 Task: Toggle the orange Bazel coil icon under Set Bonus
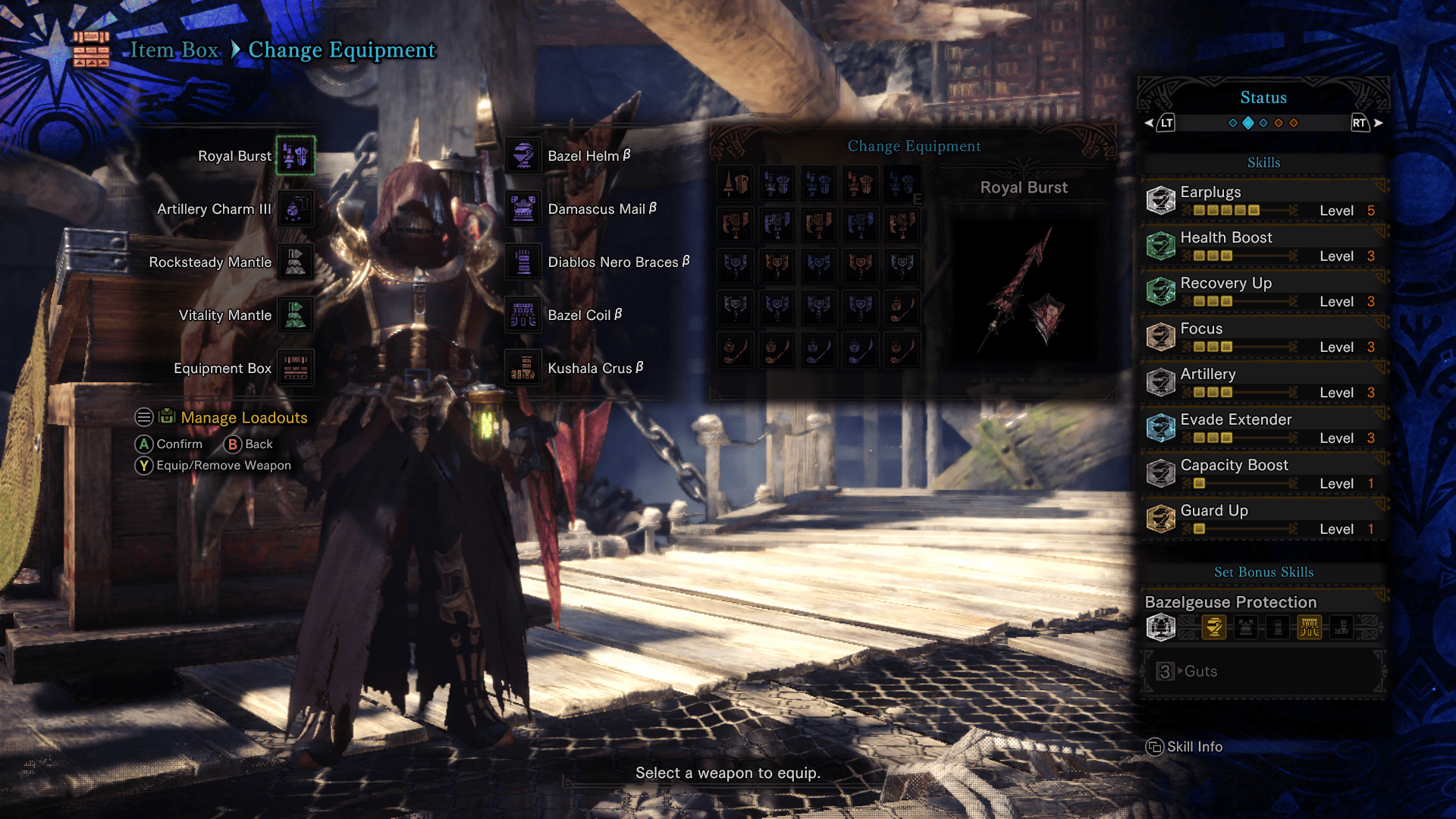coord(1310,627)
